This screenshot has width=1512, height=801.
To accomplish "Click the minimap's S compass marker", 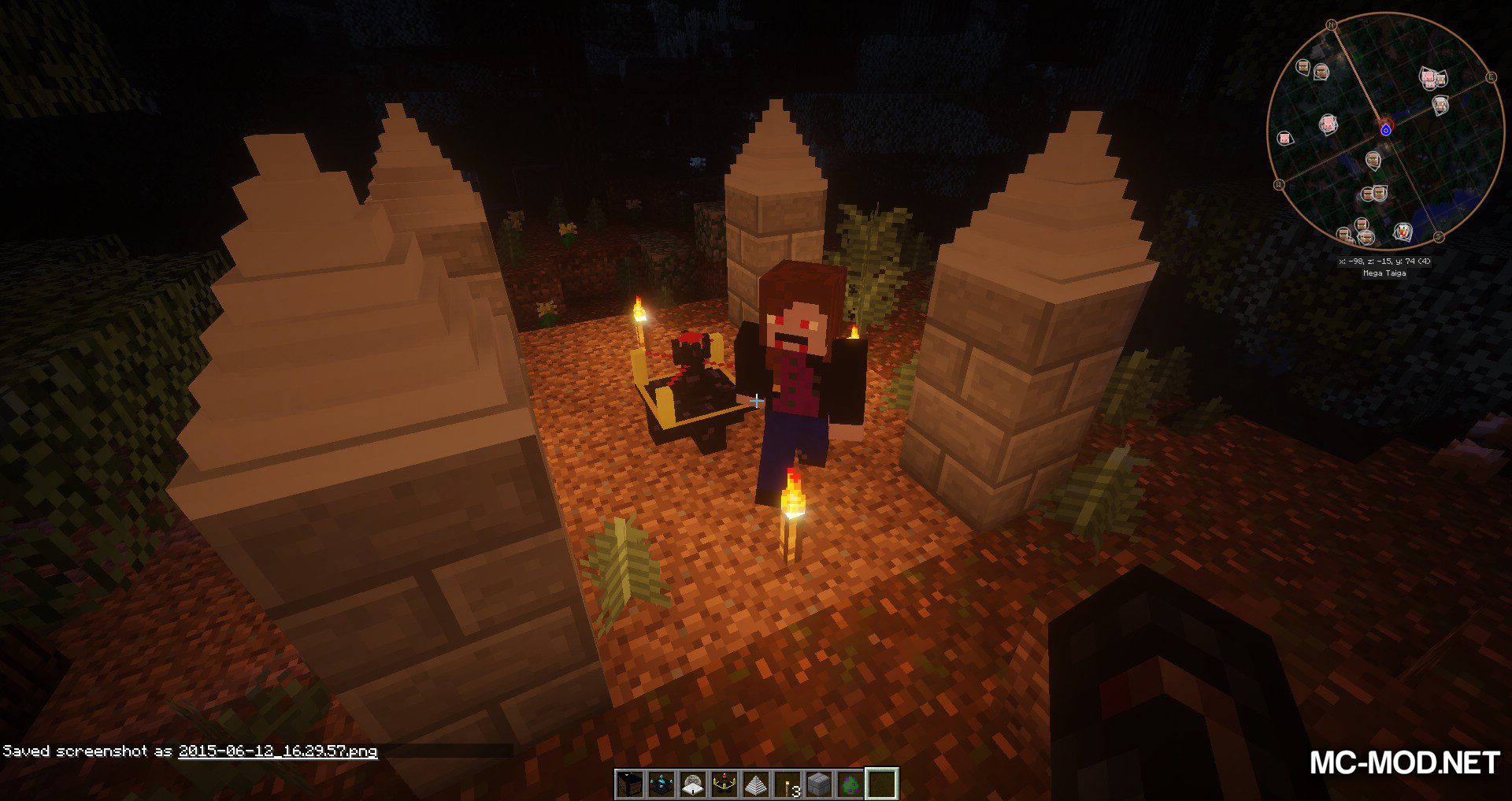I will (1438, 236).
